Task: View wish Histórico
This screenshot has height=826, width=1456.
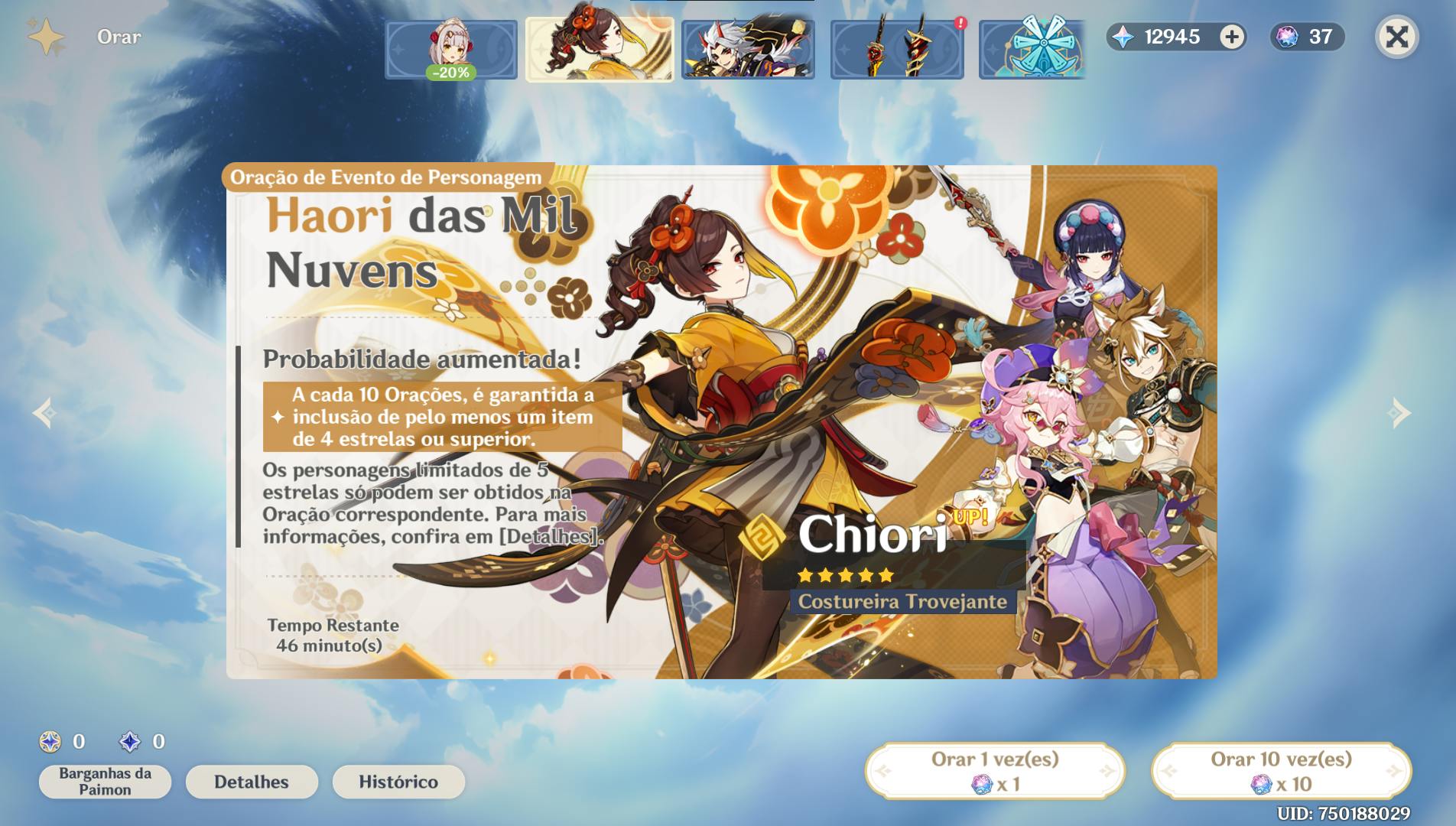Action: [398, 782]
